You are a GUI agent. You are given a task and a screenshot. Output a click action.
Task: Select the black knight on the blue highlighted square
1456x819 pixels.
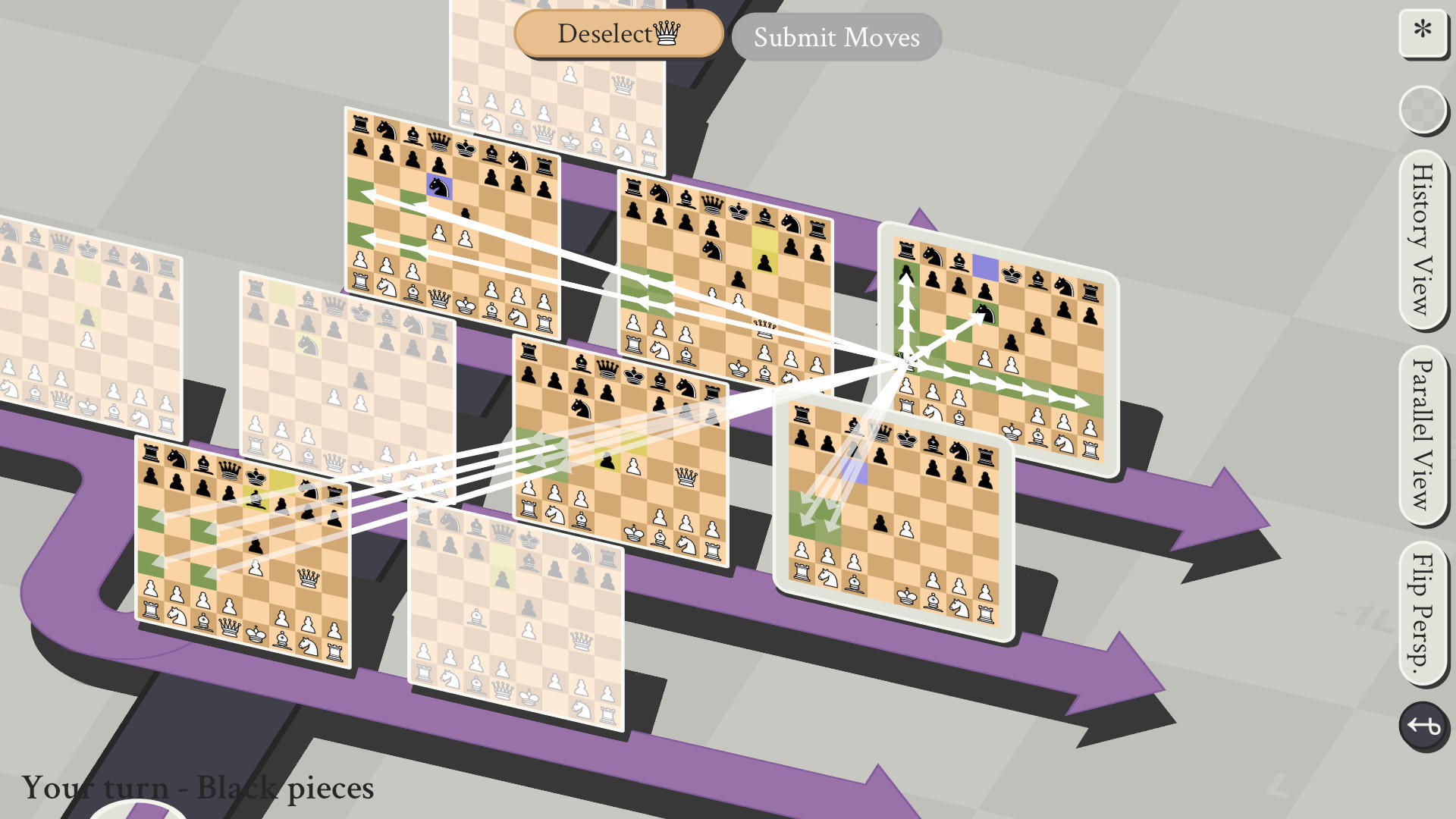tap(438, 188)
